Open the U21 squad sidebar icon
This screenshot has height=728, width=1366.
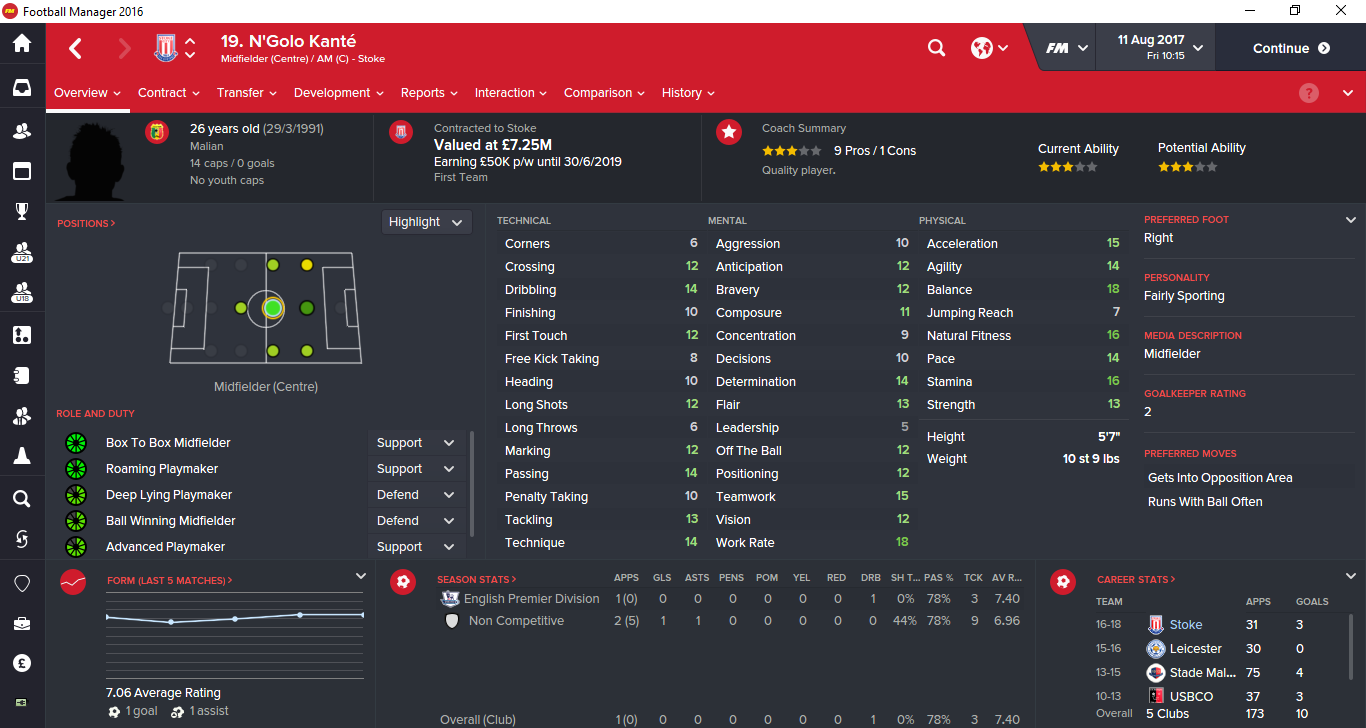point(22,252)
